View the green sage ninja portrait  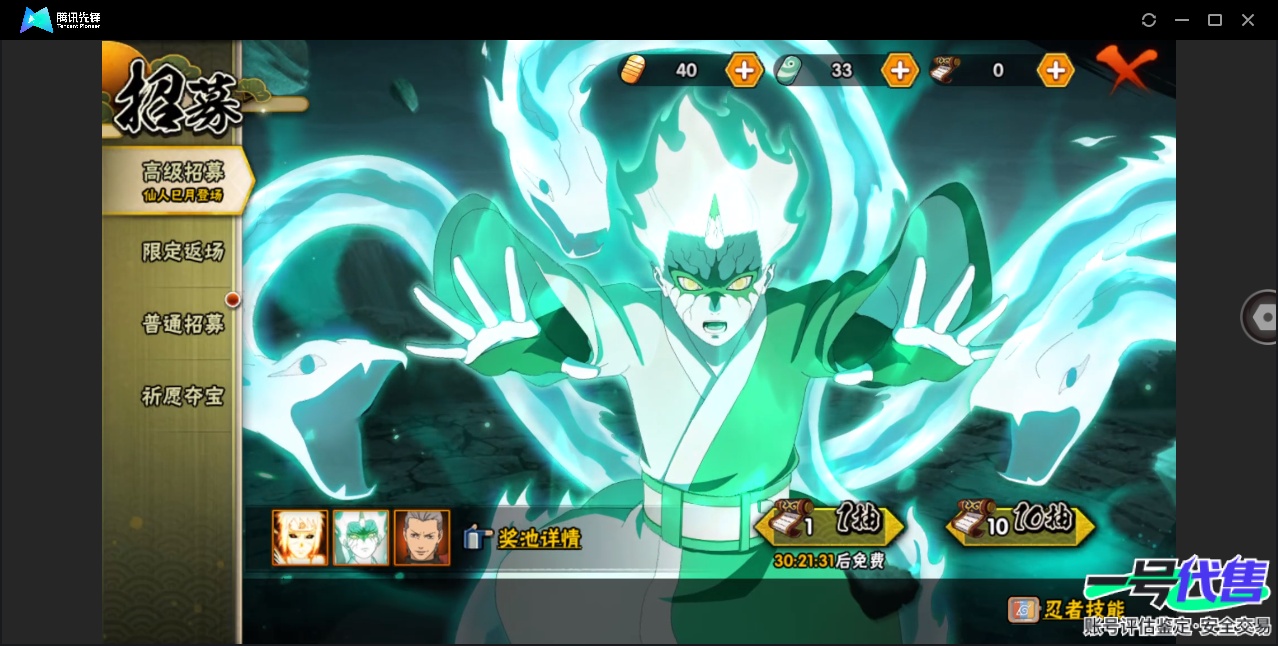tap(360, 538)
